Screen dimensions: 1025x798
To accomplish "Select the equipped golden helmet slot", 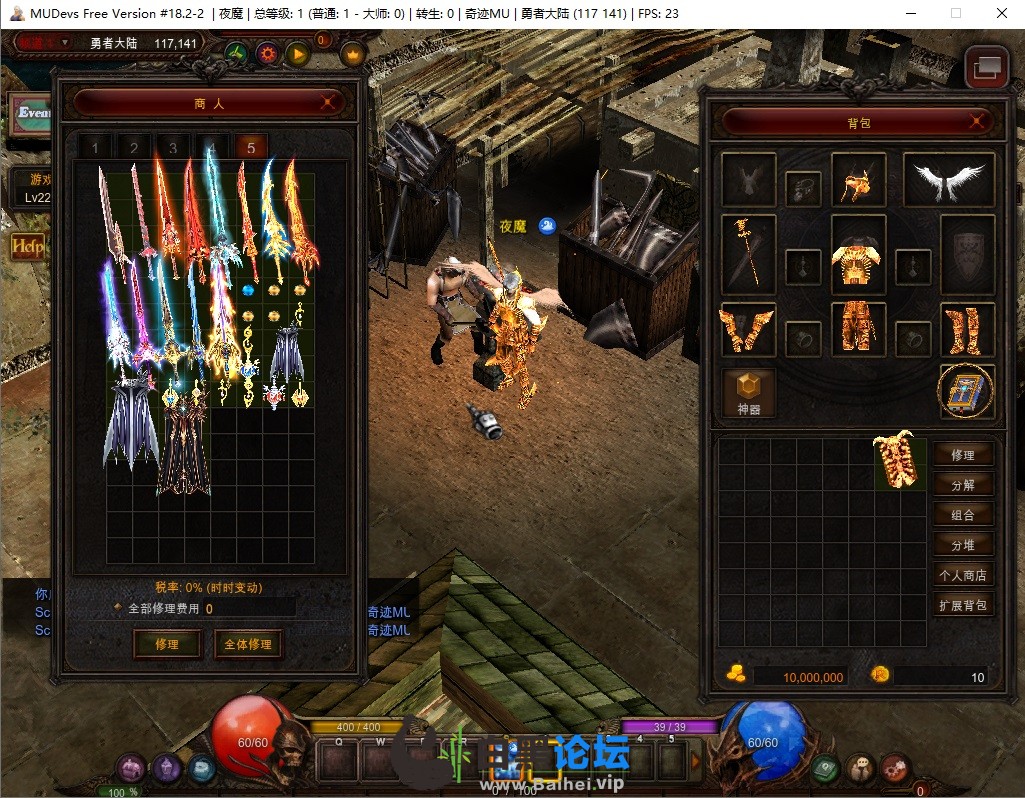I will tap(858, 181).
